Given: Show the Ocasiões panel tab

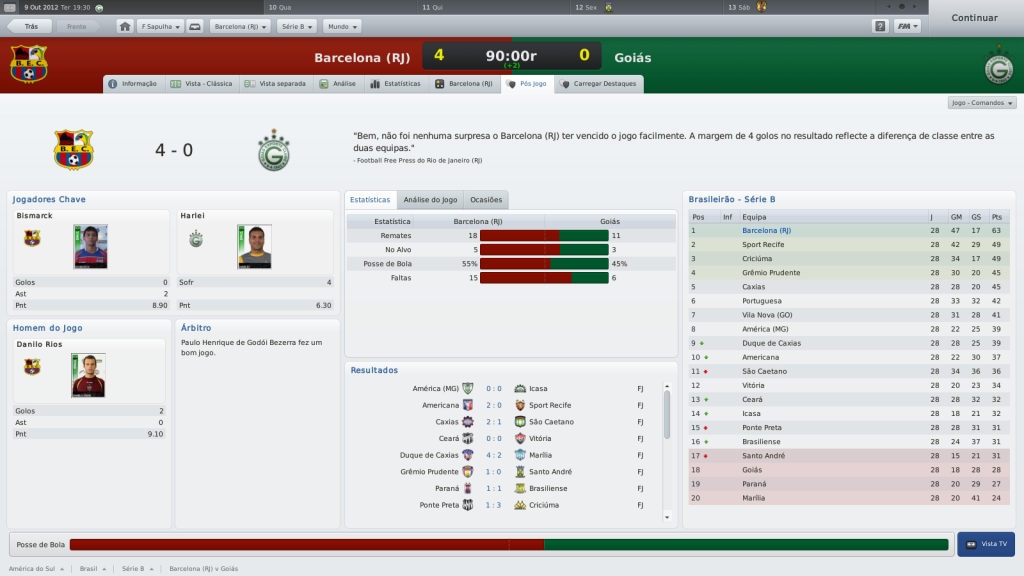Looking at the screenshot, I should click(x=486, y=200).
